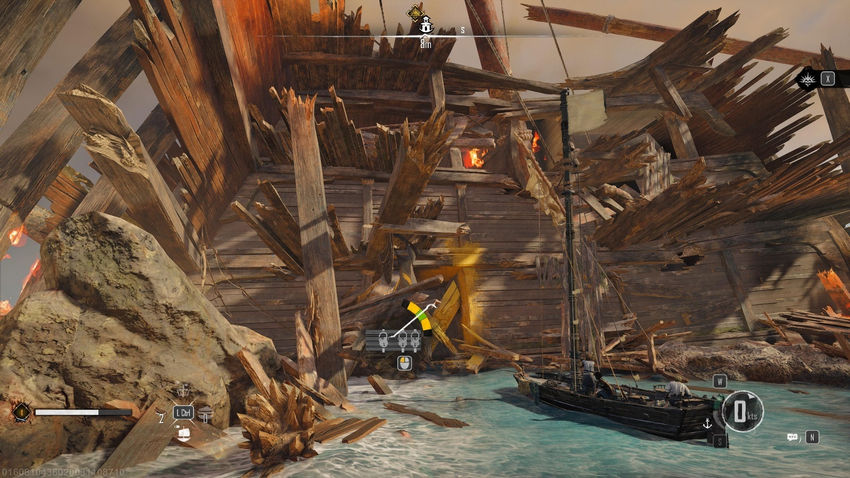Click the anchor icon beside the speed gauge
Image resolution: width=850 pixels, height=478 pixels.
[x=708, y=423]
